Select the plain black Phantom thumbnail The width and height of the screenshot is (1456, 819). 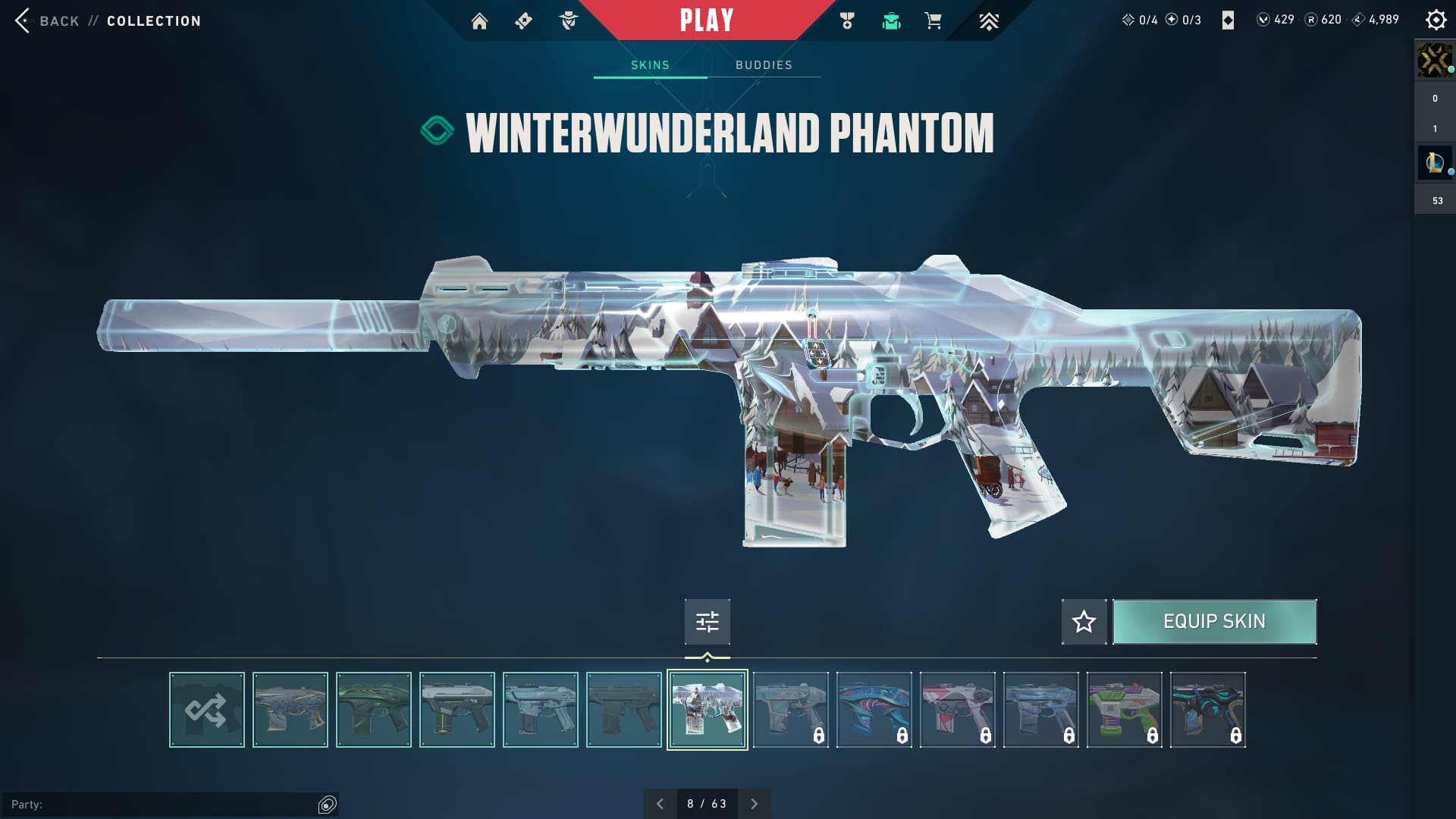click(x=624, y=710)
